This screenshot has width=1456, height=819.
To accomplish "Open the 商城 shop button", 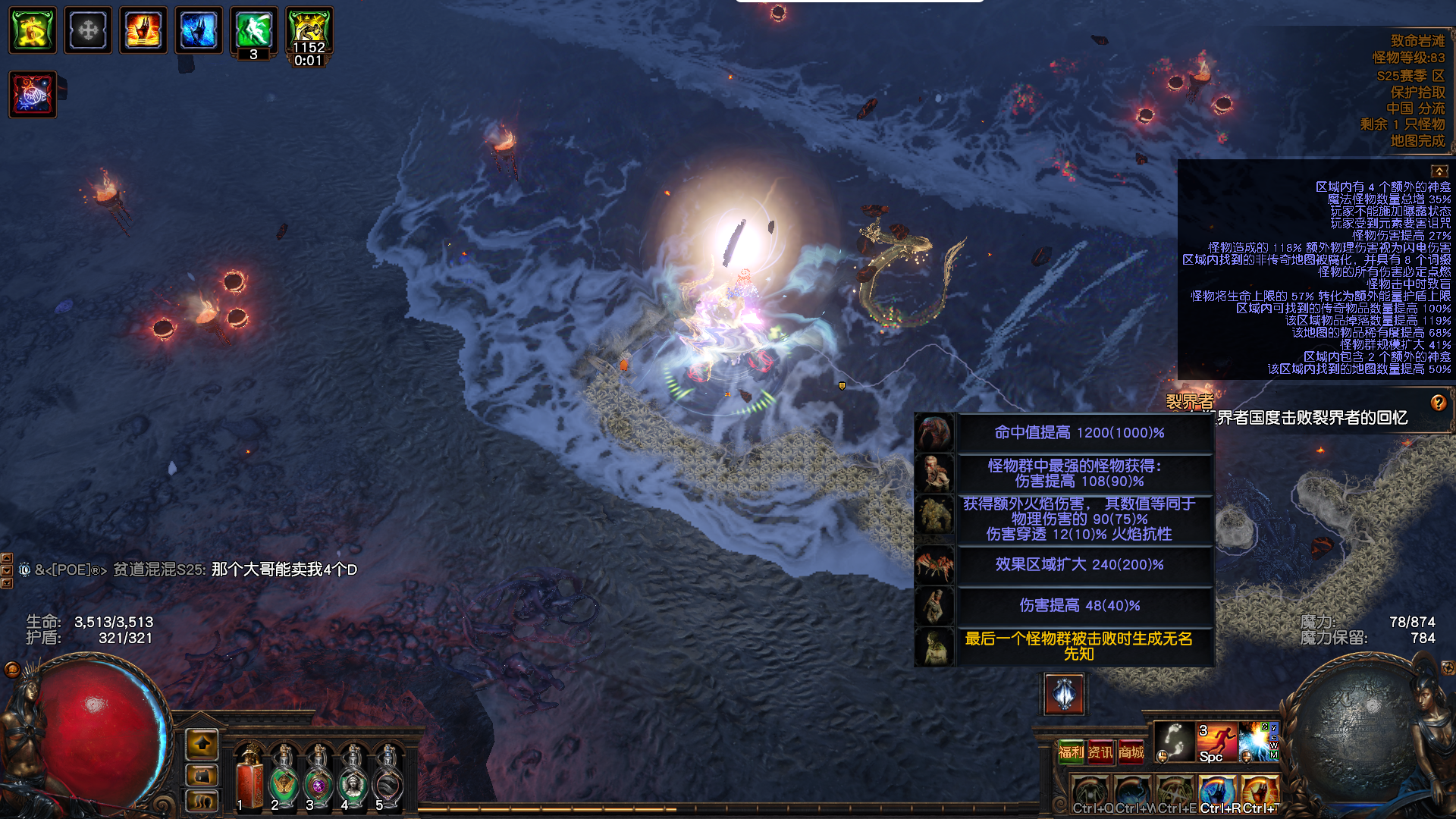I will click(x=1131, y=752).
